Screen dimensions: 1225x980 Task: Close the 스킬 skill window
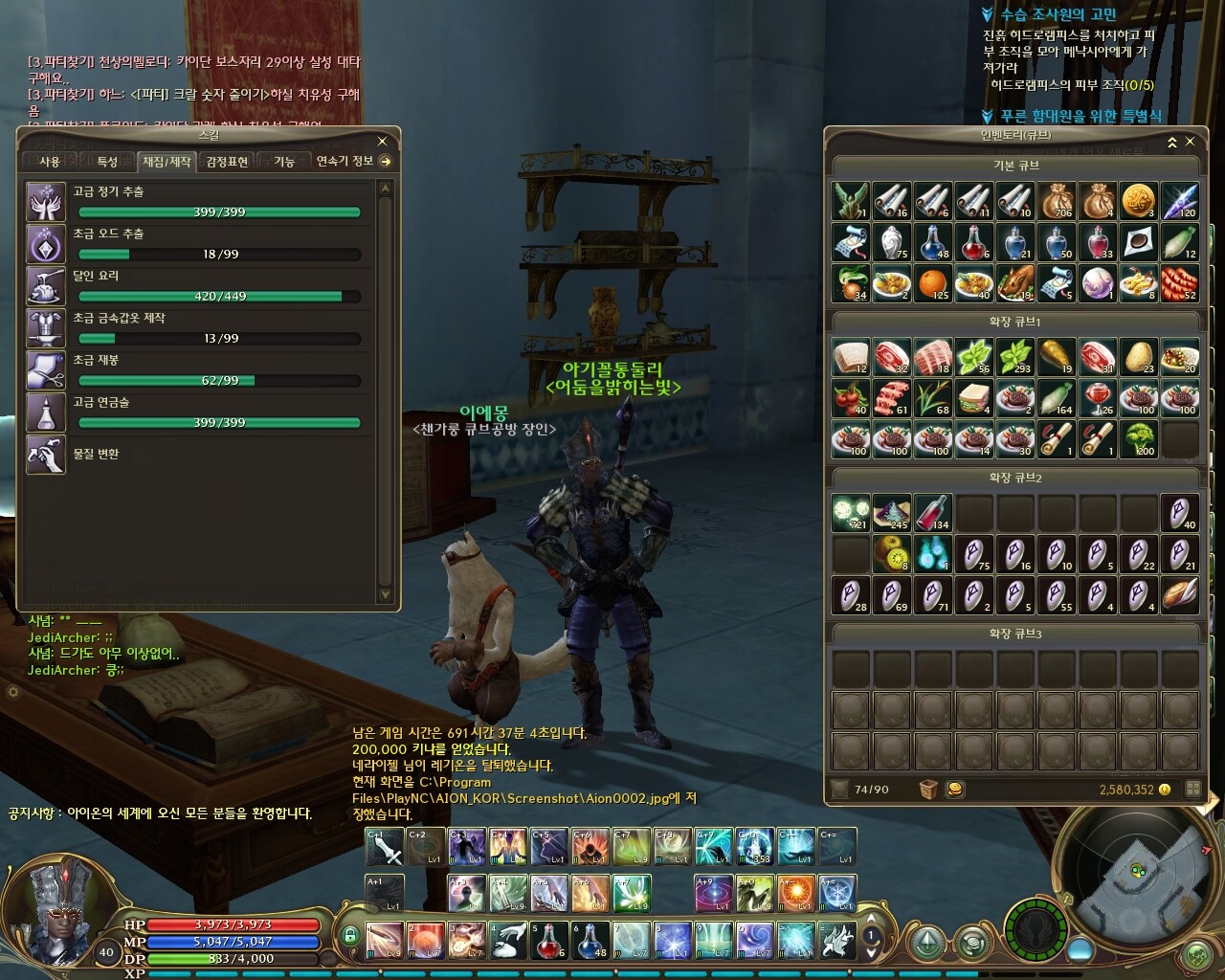pyautogui.click(x=382, y=141)
